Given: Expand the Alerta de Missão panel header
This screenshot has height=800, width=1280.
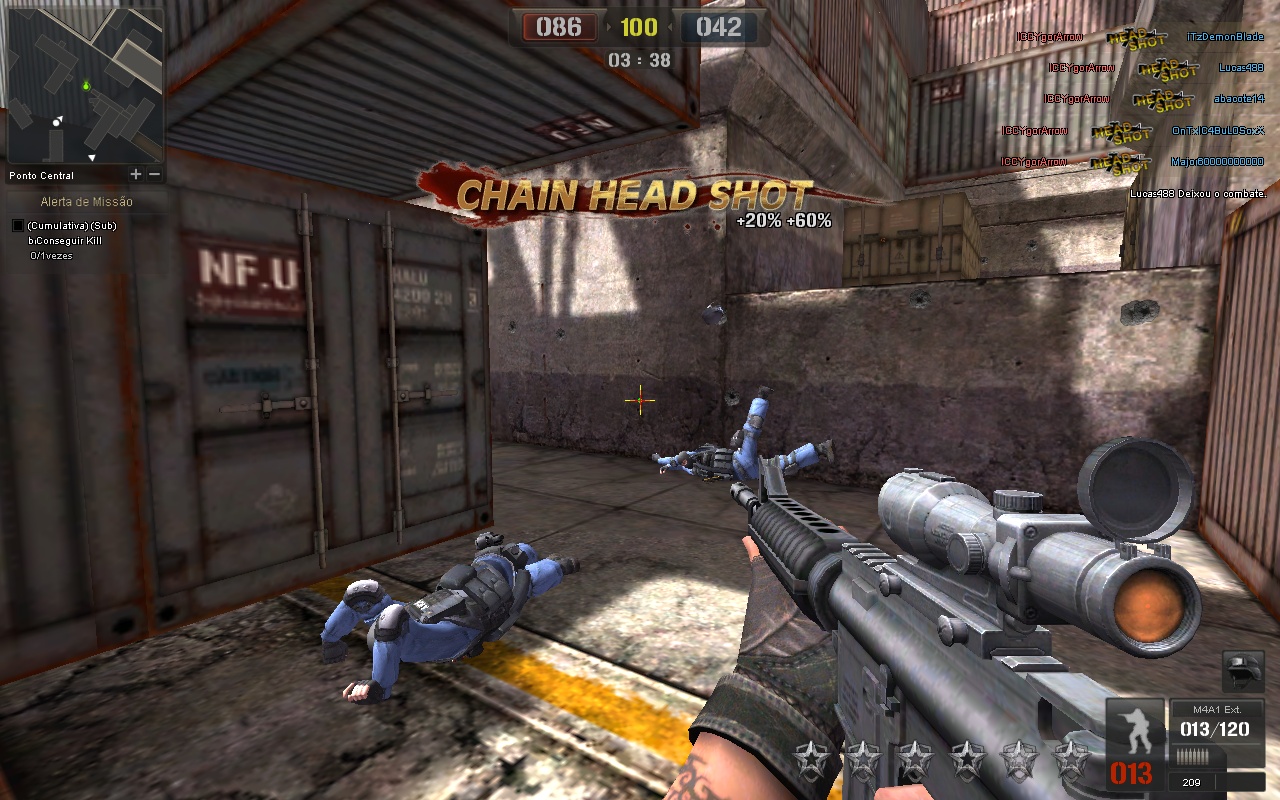Looking at the screenshot, I should 87,200.
